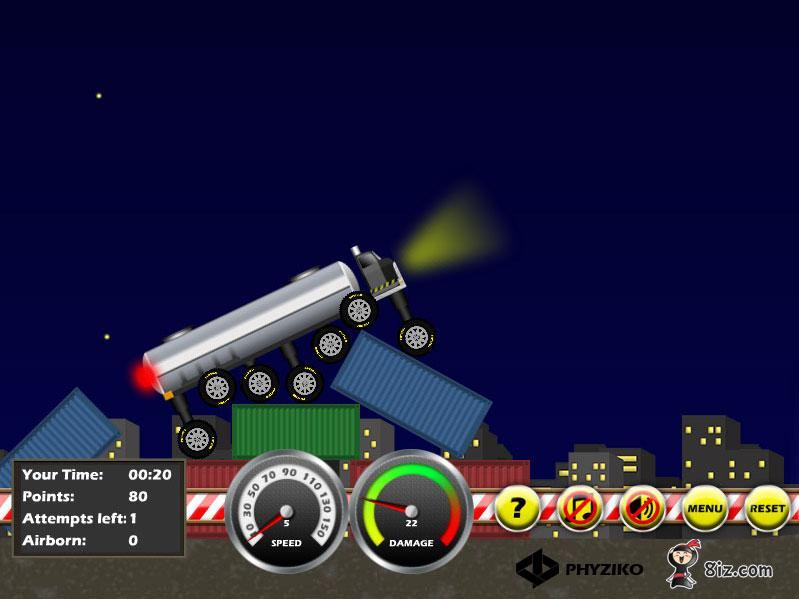This screenshot has height=599, width=799.
Task: Hit the RESET button to restart
Action: 767,508
